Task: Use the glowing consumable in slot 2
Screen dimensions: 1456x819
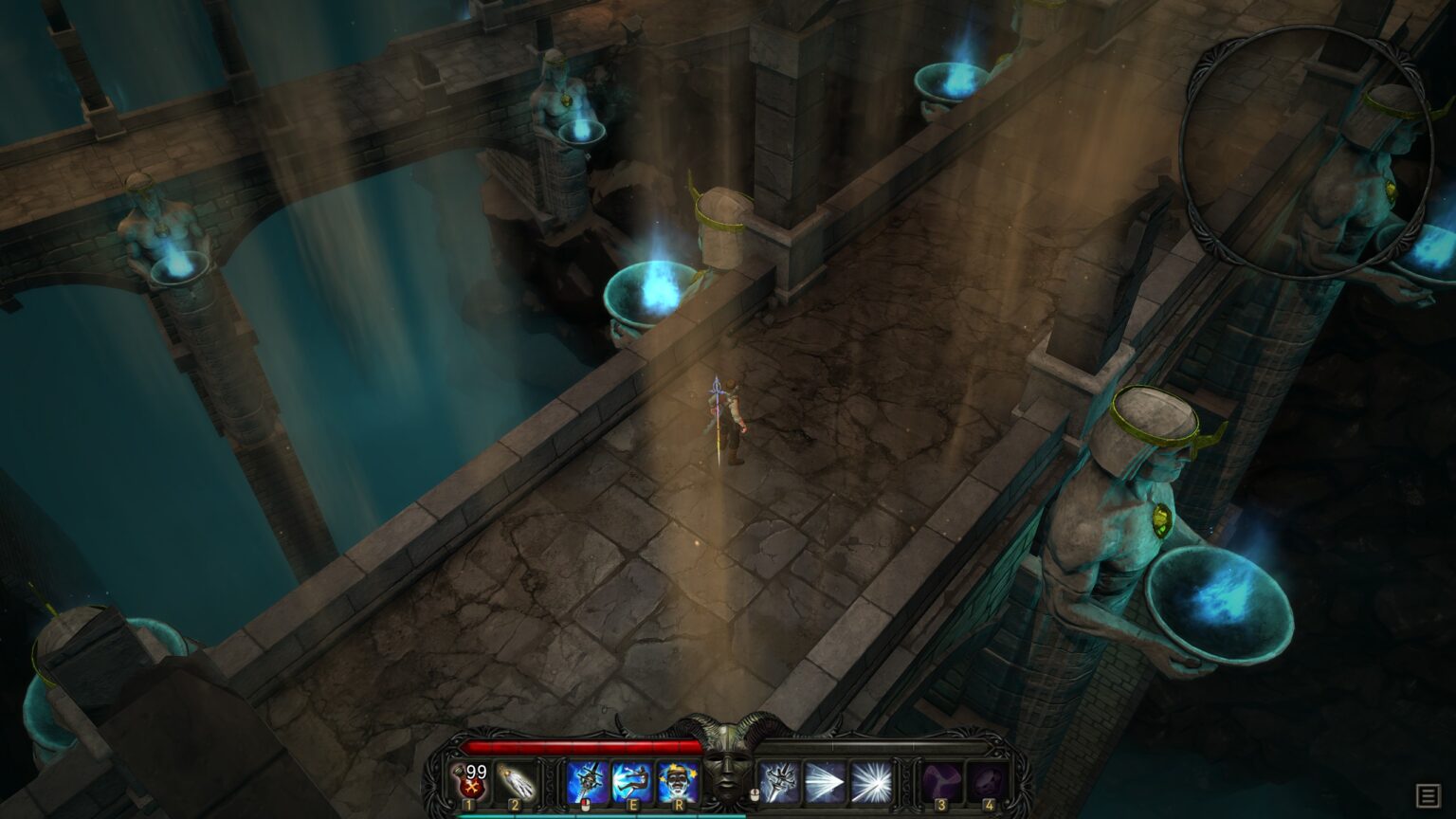Action: click(517, 782)
